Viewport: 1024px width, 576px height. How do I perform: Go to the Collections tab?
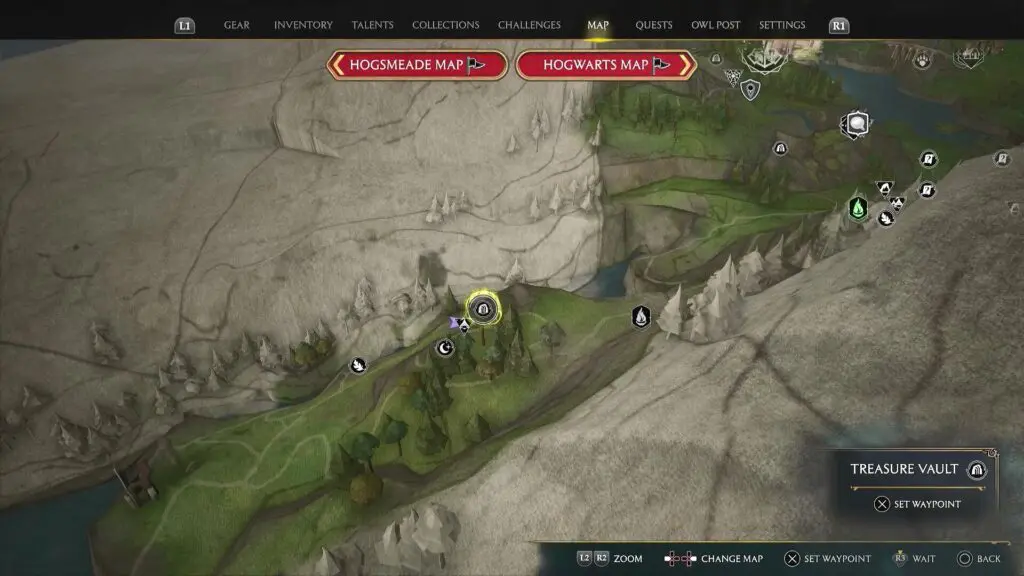pyautogui.click(x=445, y=25)
